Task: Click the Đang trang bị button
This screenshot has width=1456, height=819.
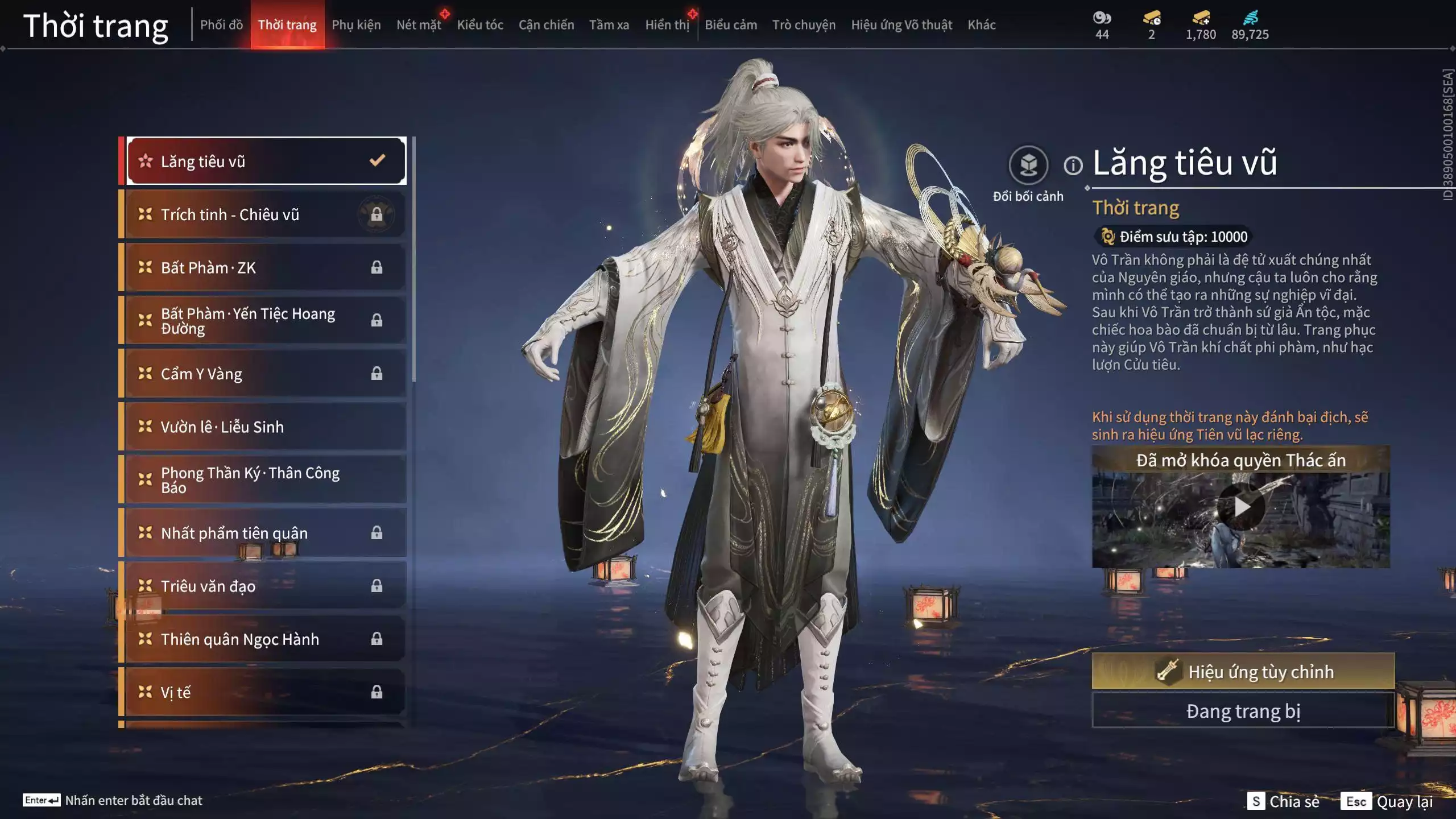Action: pyautogui.click(x=1243, y=711)
